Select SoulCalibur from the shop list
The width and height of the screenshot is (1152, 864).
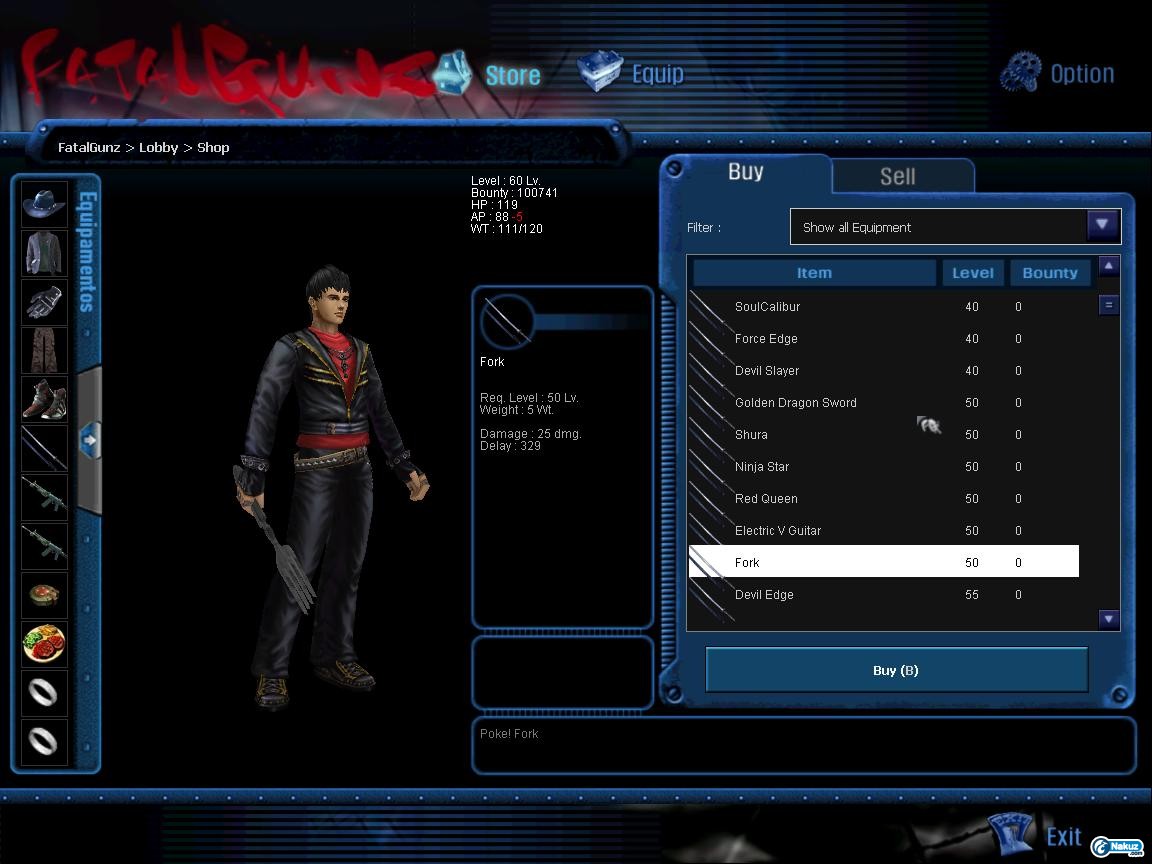click(x=767, y=307)
